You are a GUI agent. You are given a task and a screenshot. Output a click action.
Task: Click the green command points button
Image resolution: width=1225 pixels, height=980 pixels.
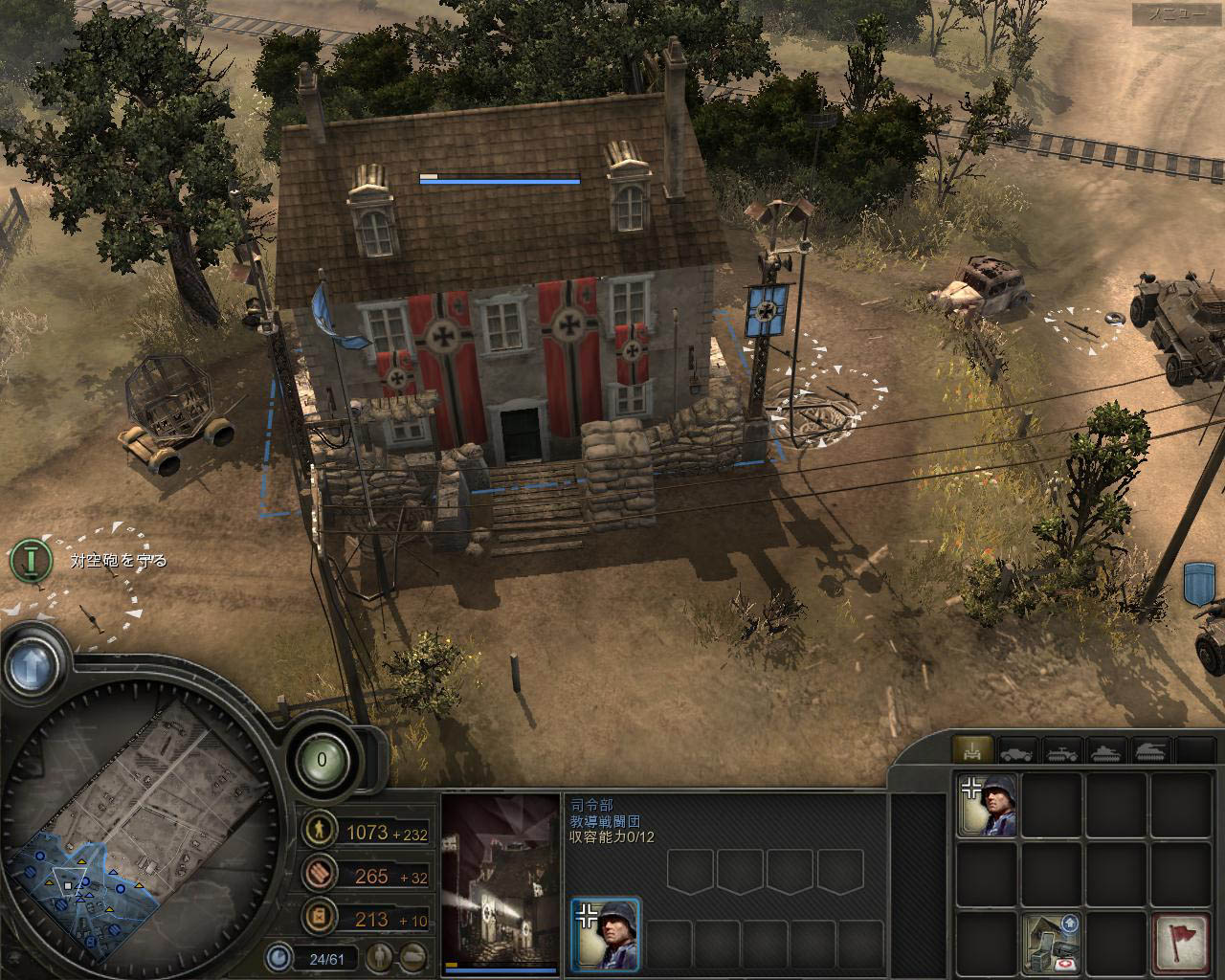click(x=322, y=760)
